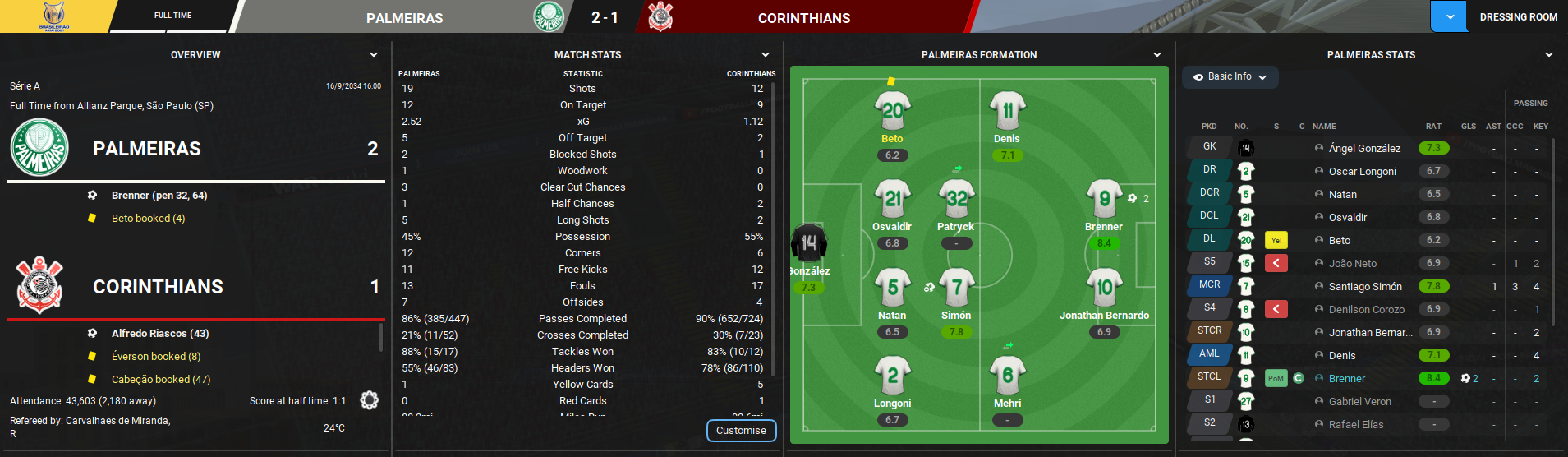The height and width of the screenshot is (457, 1568).
Task: Click the blue dropdown arrow beside Dressing Room
Action: click(1450, 17)
